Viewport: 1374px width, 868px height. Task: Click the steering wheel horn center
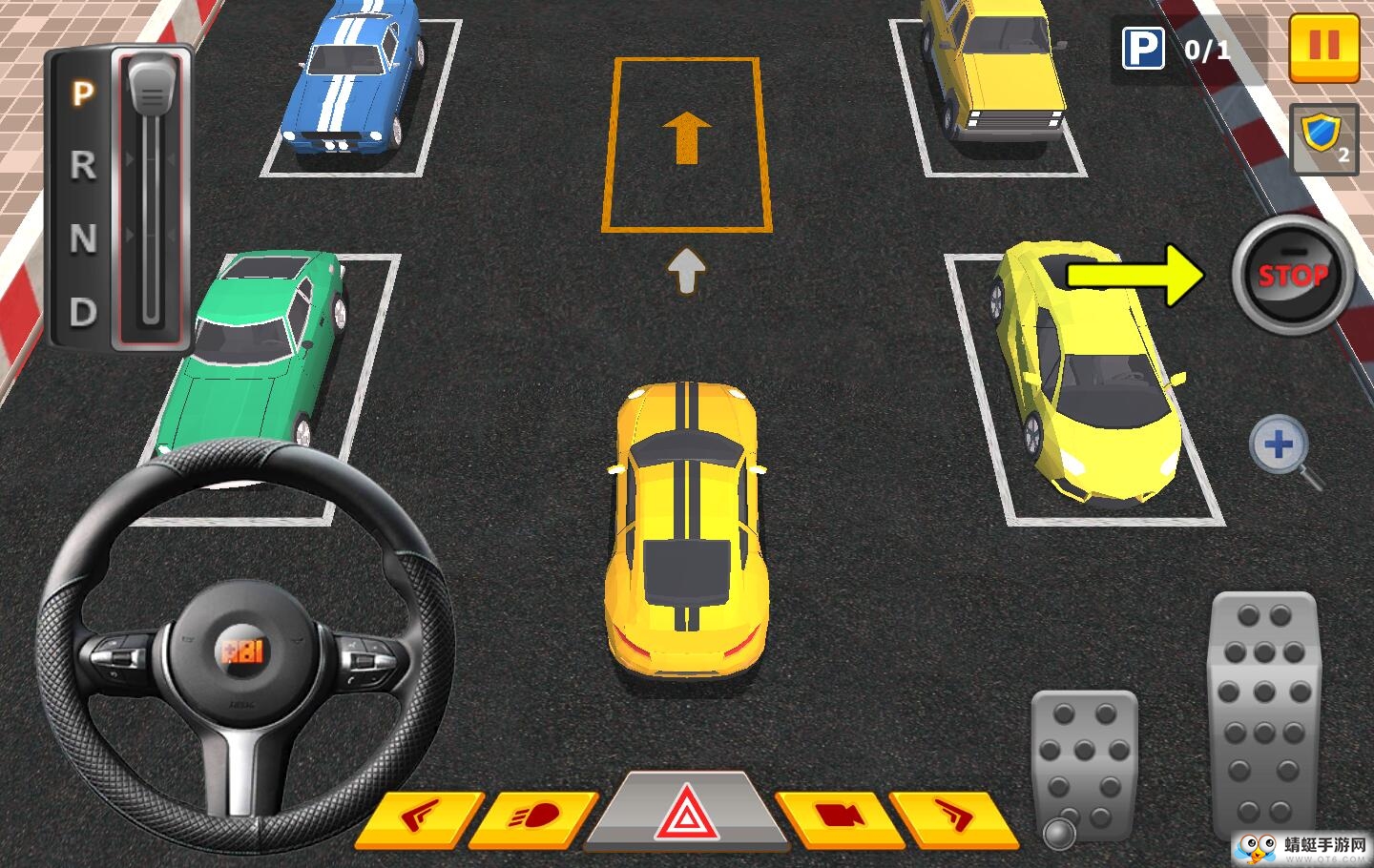(x=243, y=651)
